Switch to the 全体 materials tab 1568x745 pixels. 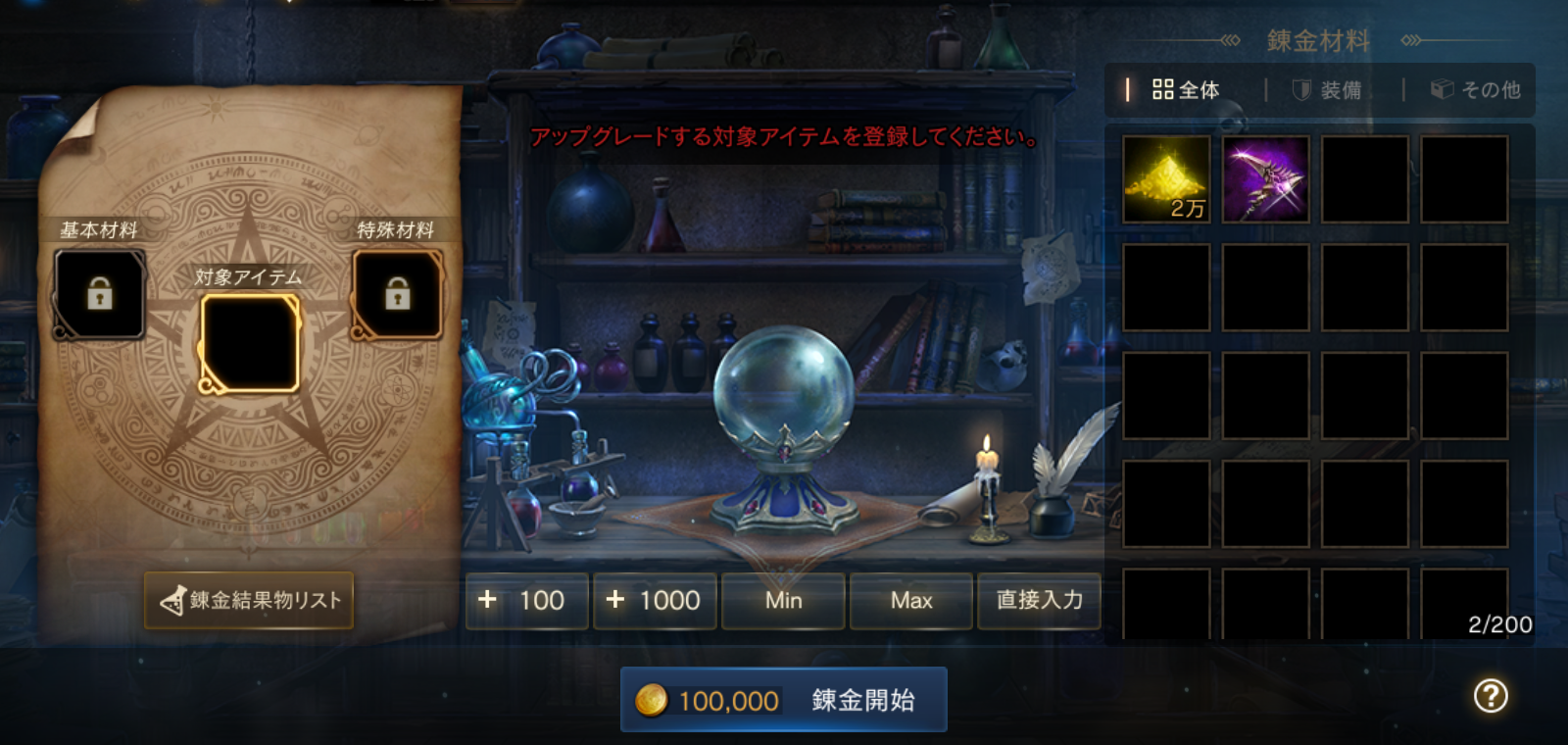coord(1187,90)
